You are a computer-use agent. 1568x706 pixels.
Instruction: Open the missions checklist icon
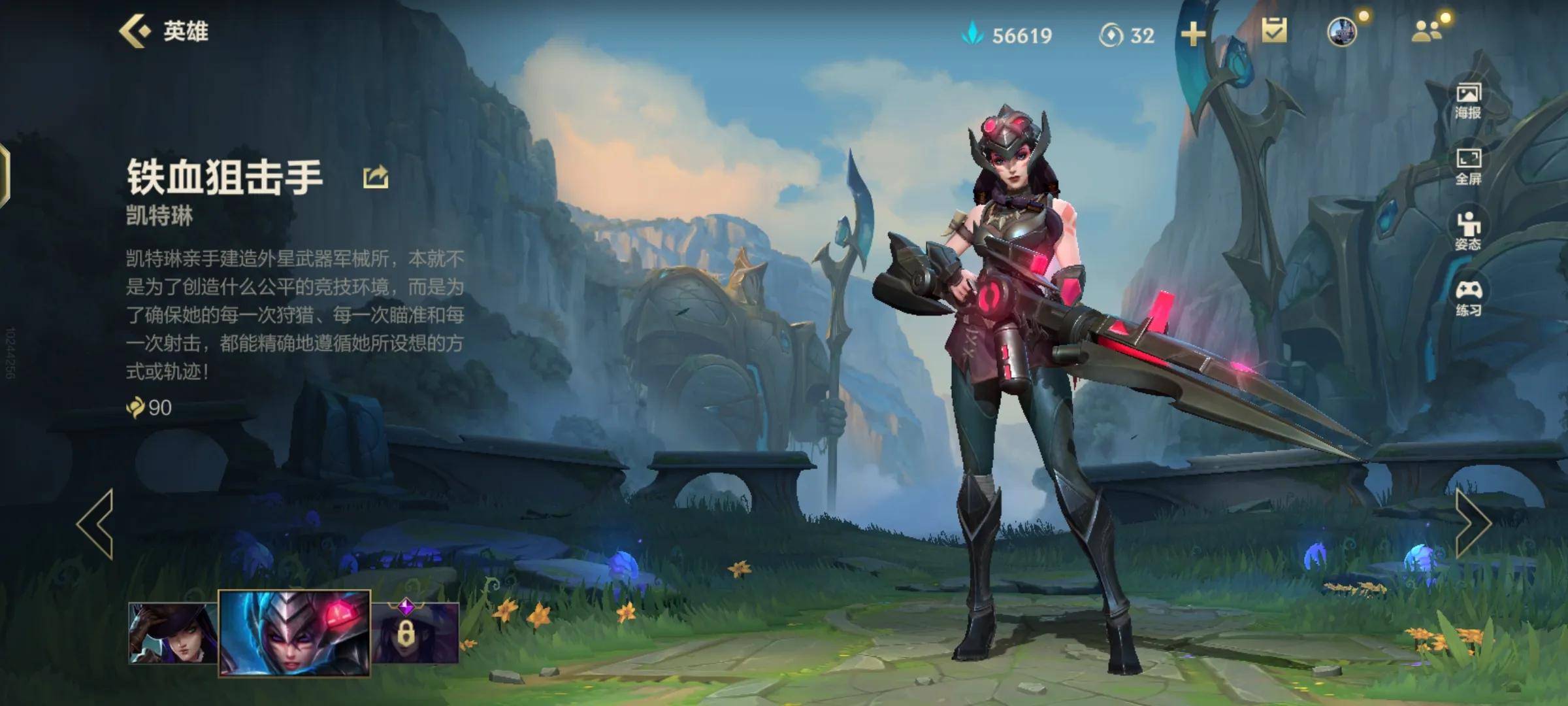pos(1274,31)
